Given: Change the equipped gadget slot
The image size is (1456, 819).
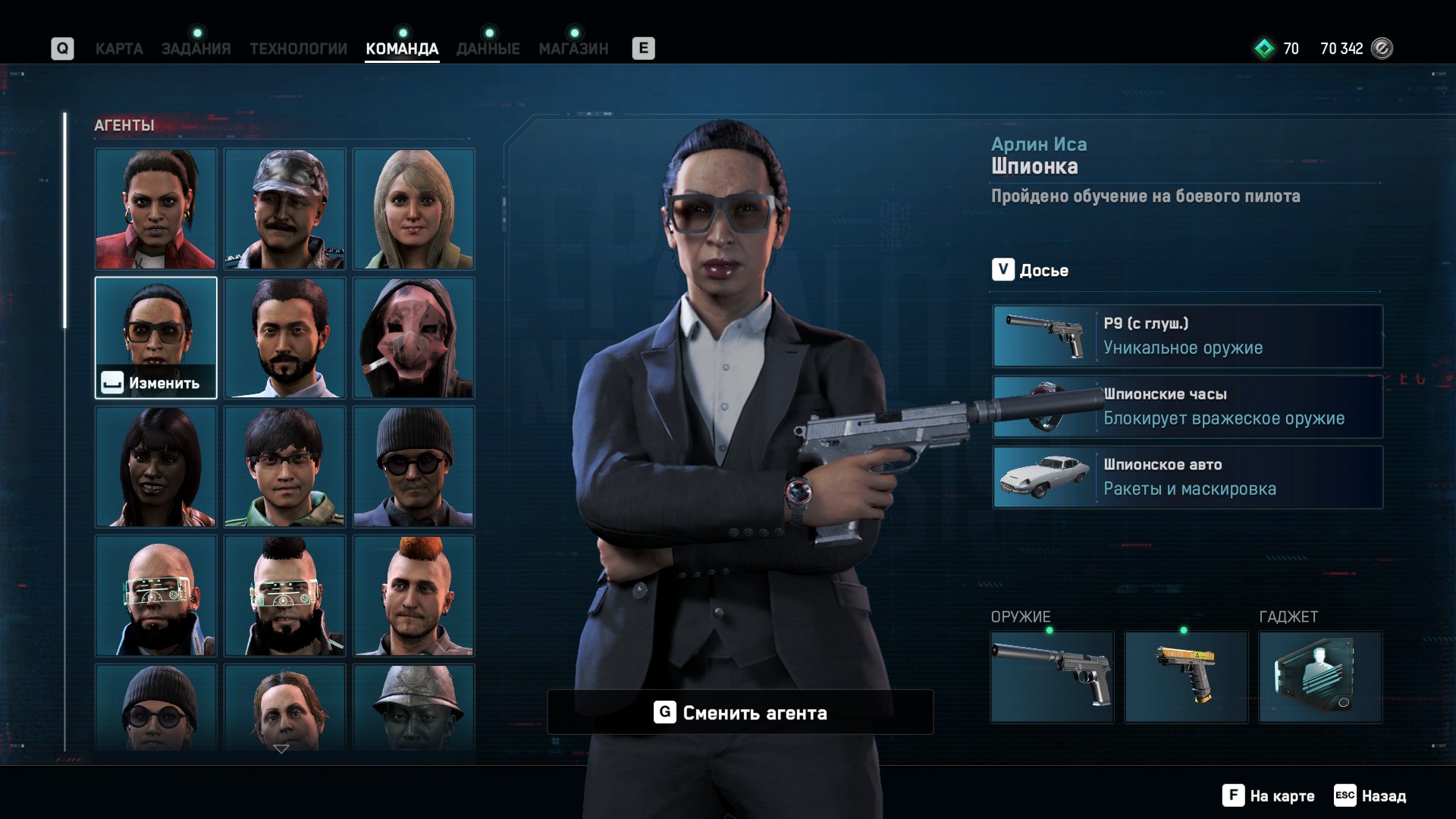Looking at the screenshot, I should pos(1320,676).
